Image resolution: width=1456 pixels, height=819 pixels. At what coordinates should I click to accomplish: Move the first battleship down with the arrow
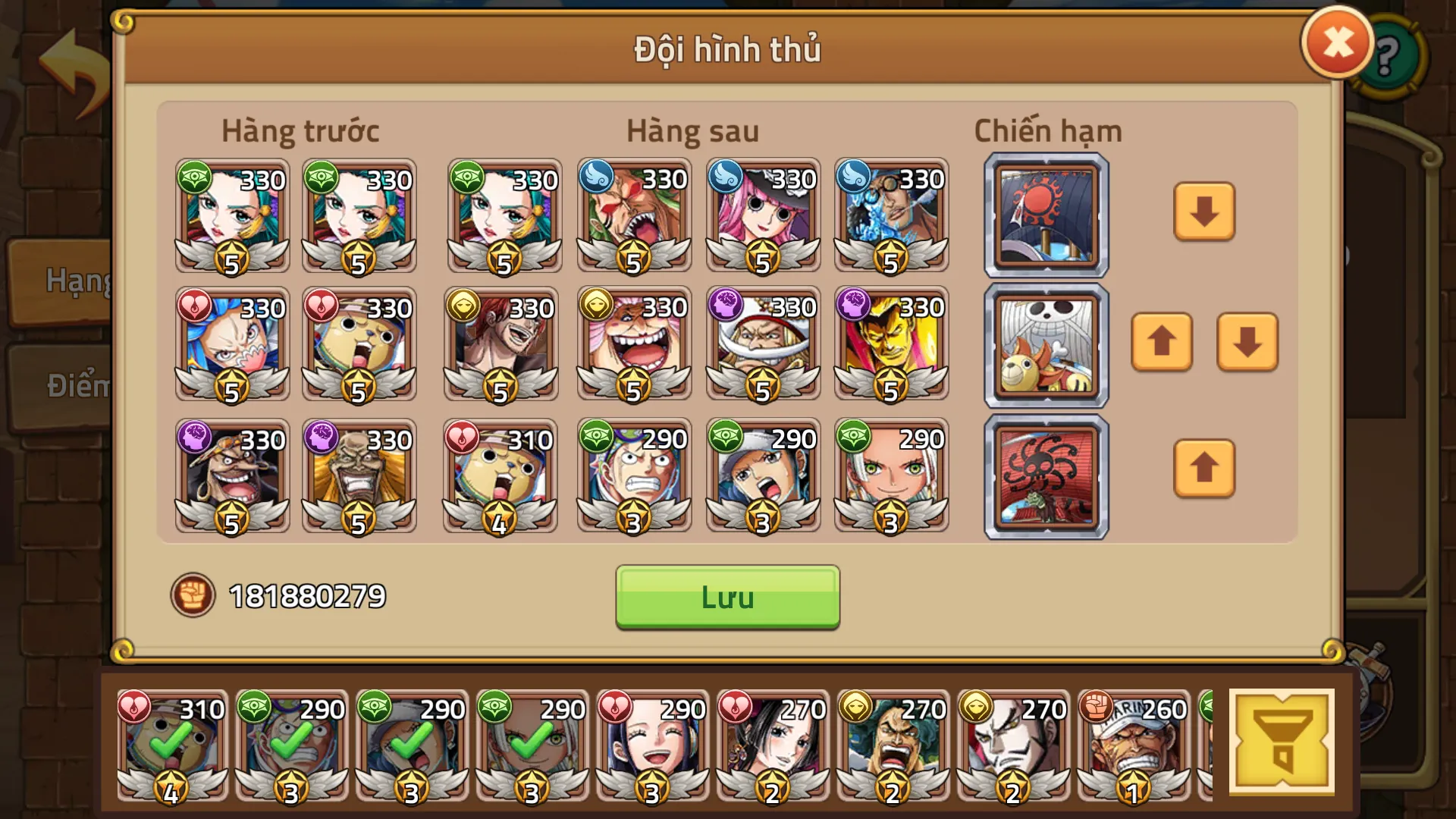click(x=1204, y=213)
